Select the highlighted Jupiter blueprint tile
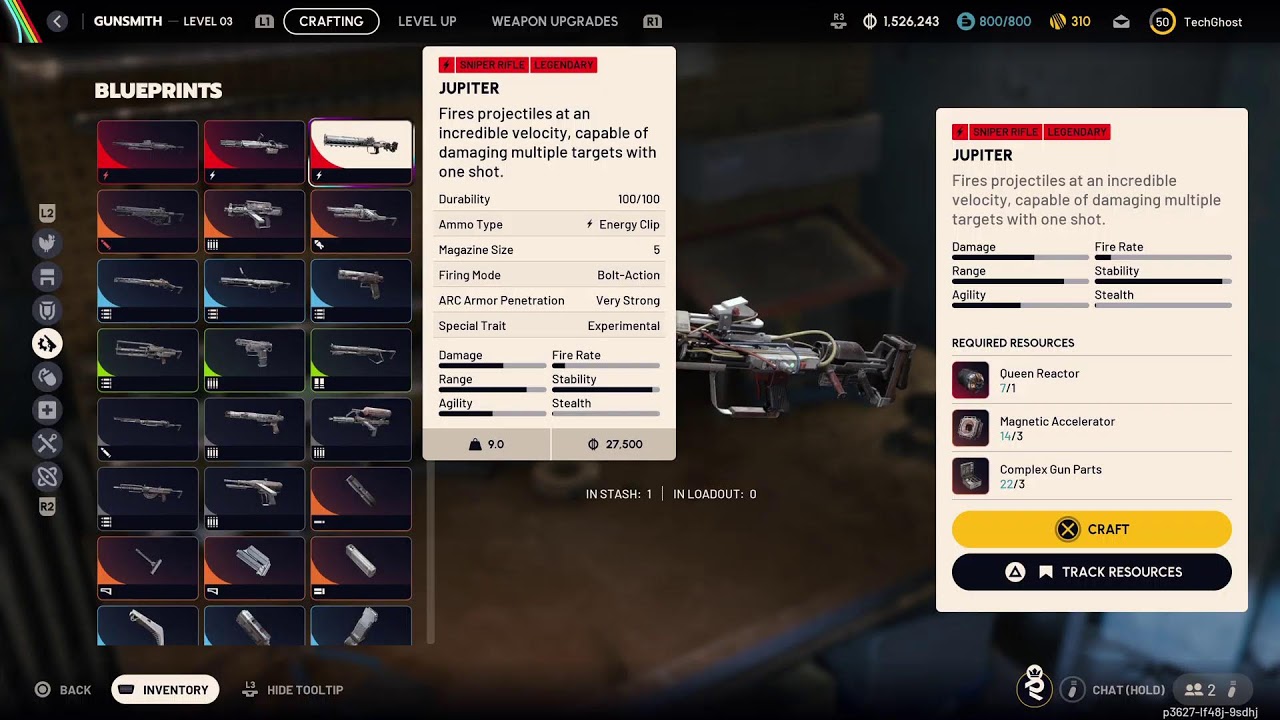Screen dimensions: 1280x720 [x=360, y=152]
